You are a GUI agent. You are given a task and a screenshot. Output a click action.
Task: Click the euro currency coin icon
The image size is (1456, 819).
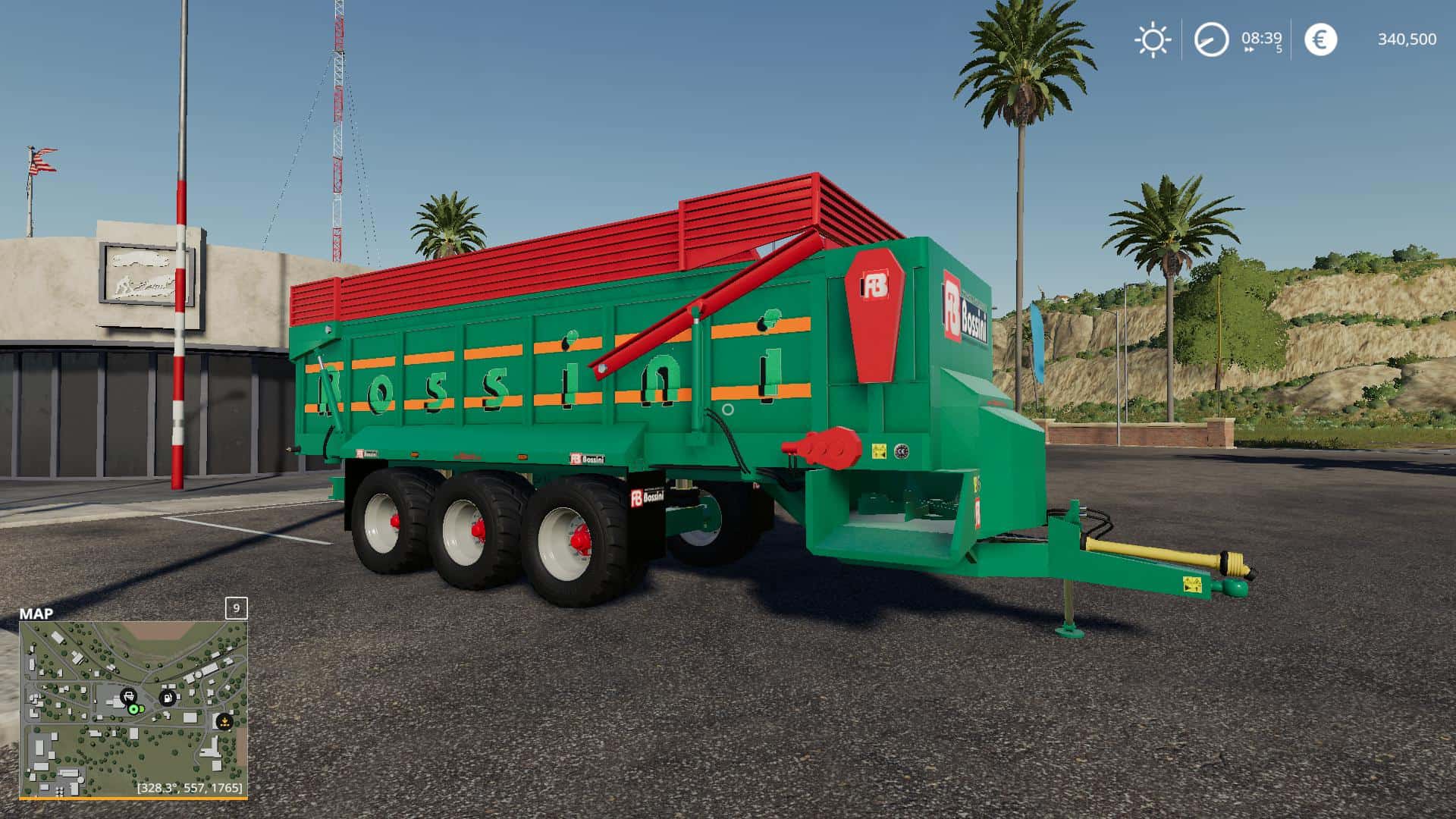pyautogui.click(x=1320, y=39)
